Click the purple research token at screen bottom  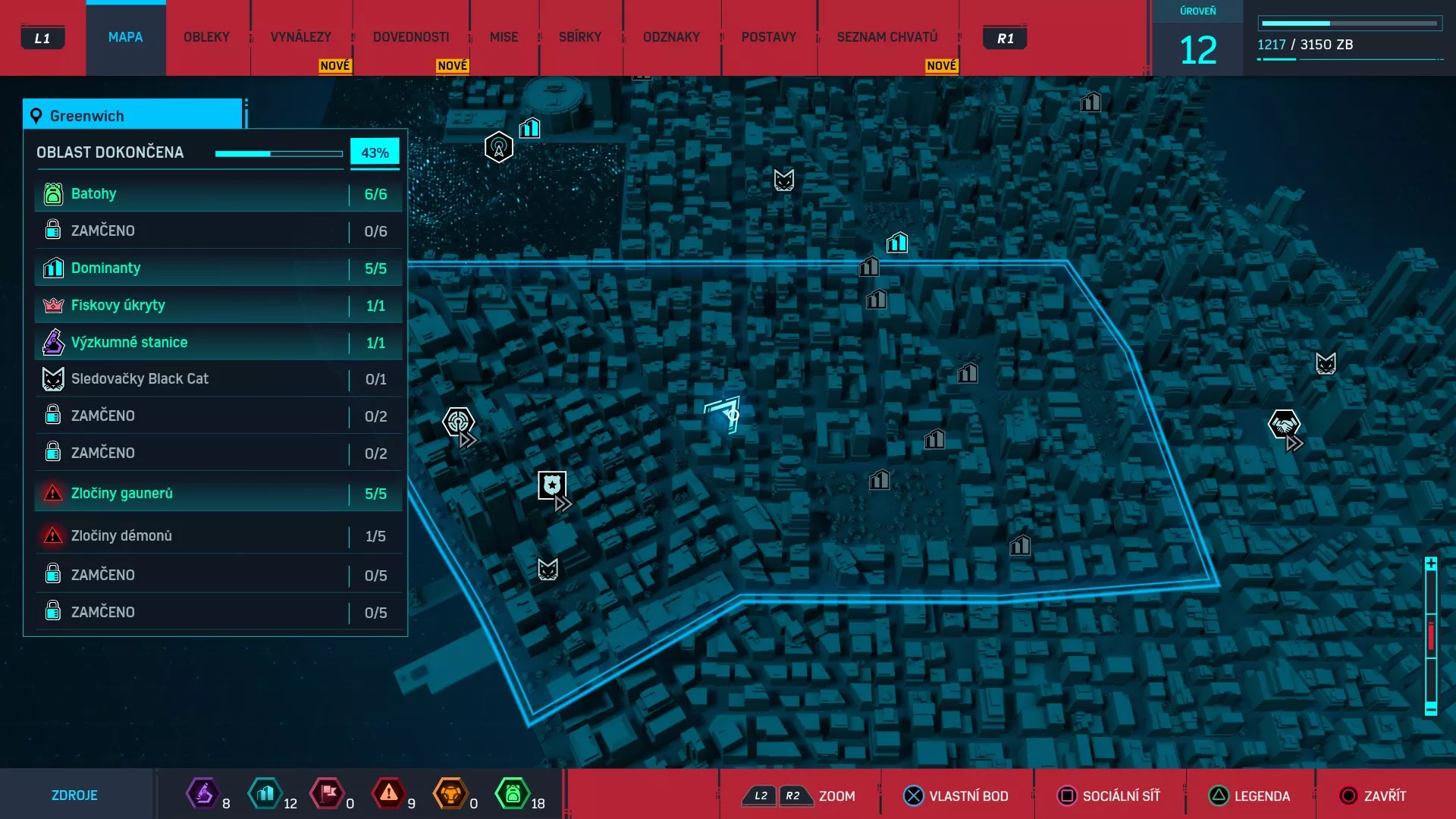click(203, 795)
